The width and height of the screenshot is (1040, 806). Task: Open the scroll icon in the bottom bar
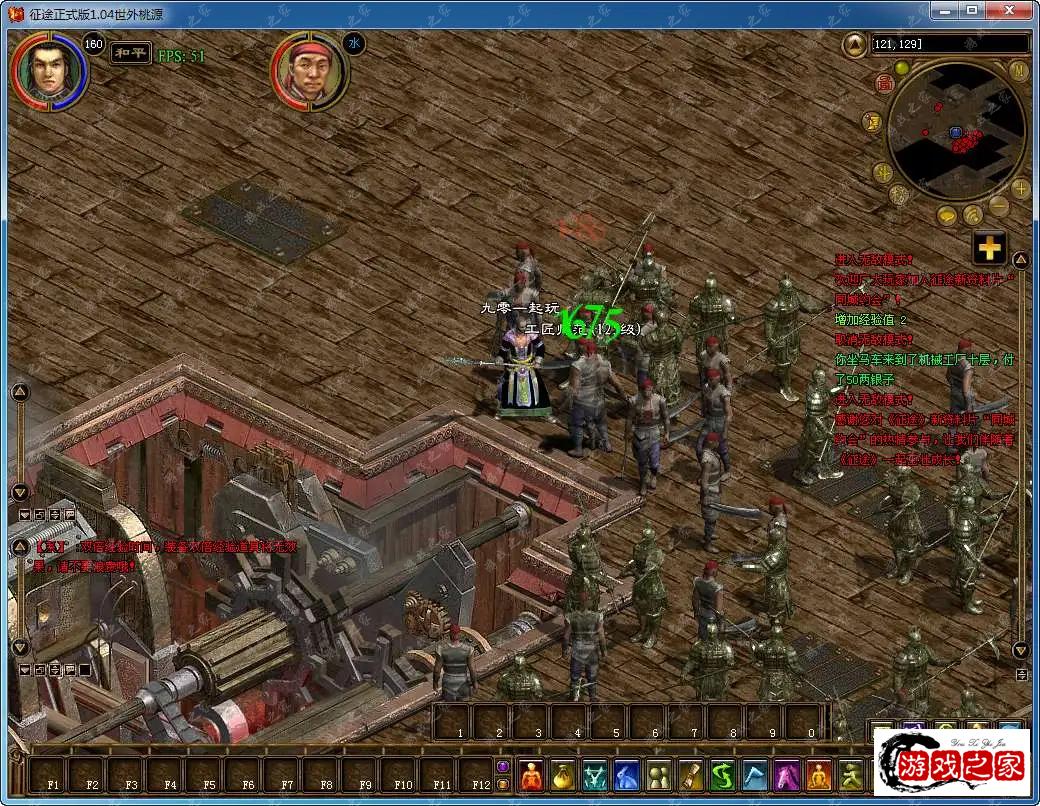point(691,776)
